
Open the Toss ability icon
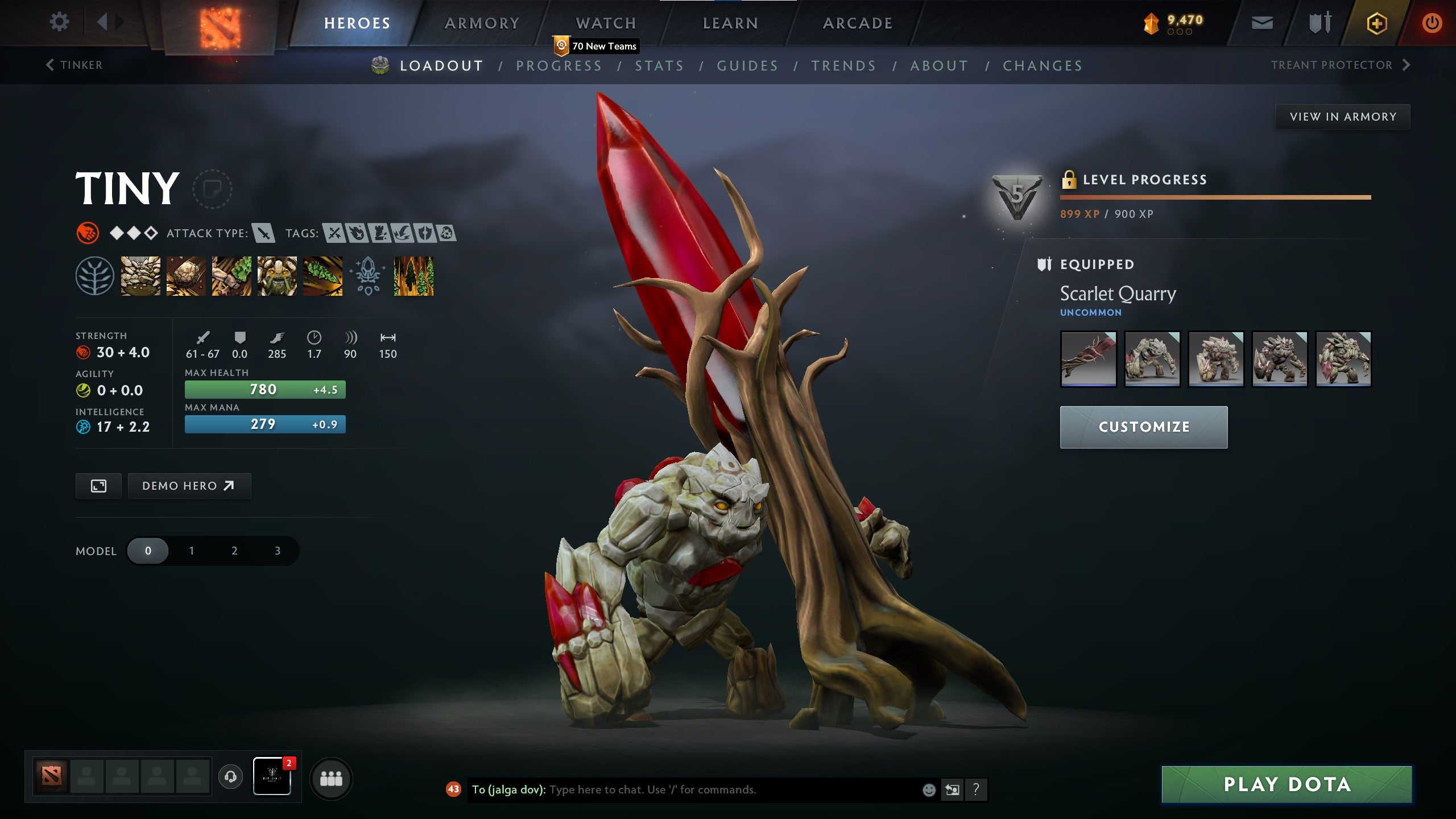tap(185, 277)
